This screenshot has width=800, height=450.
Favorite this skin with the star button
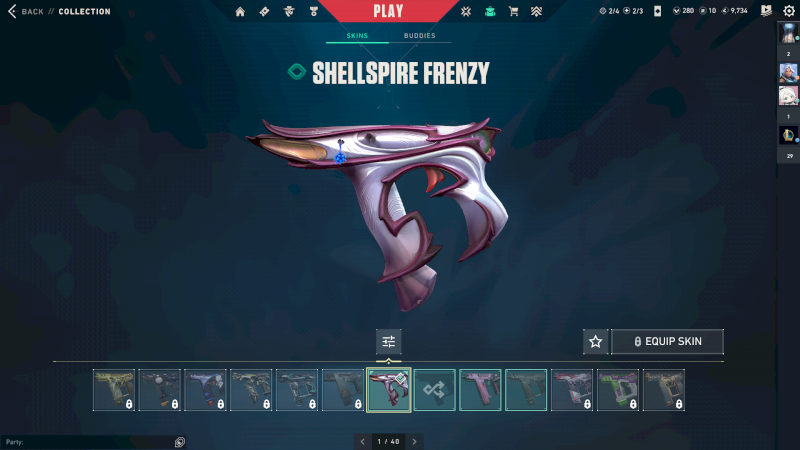[596, 342]
